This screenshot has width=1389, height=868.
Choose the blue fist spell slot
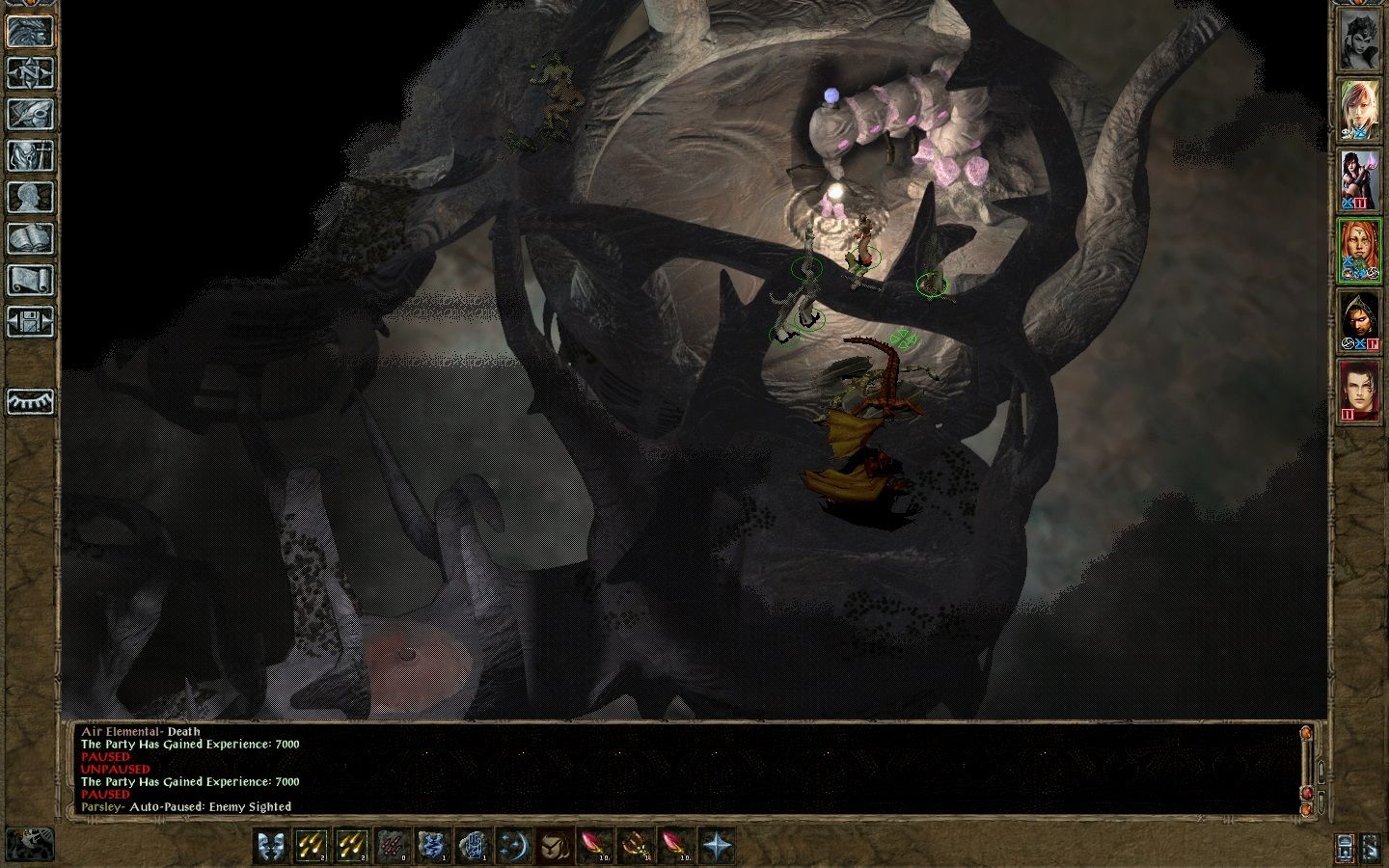click(x=473, y=846)
